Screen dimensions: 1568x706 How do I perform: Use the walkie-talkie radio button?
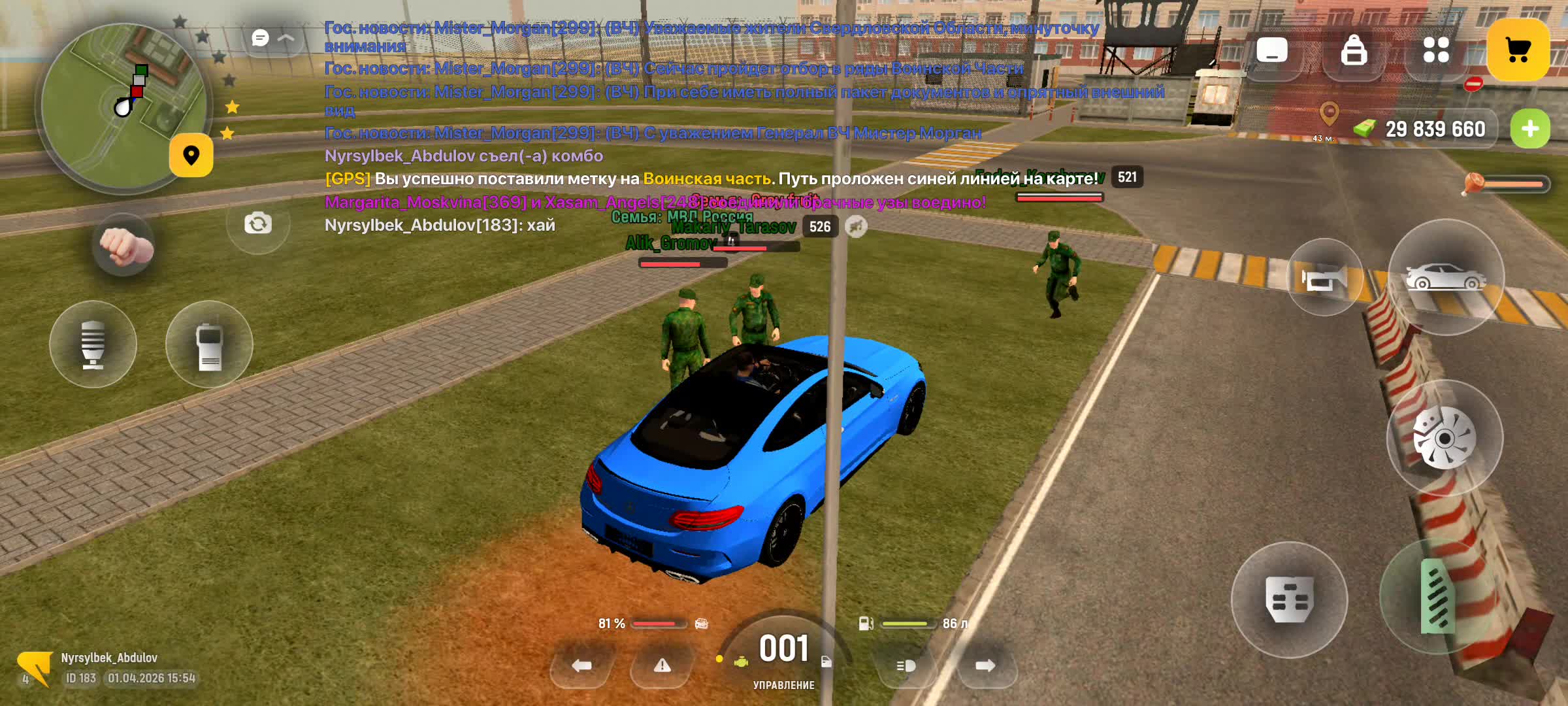209,345
